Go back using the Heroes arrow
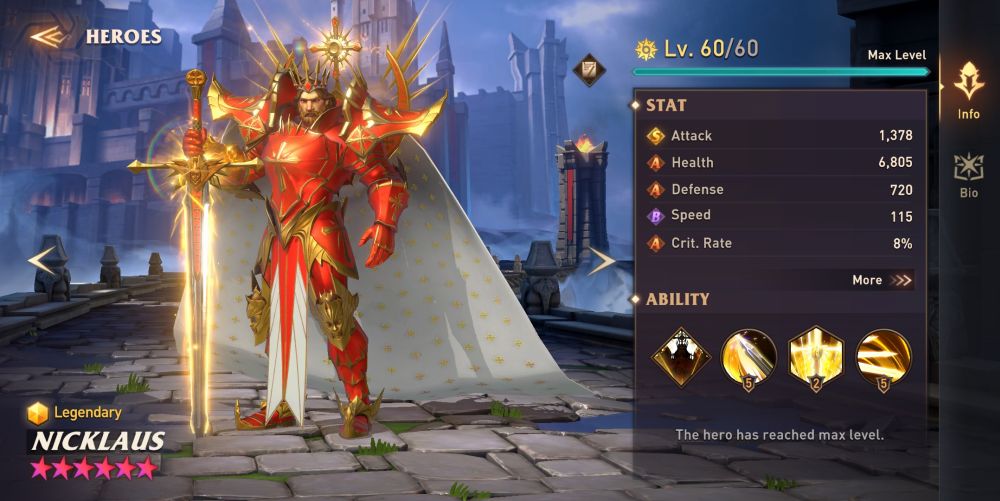The height and width of the screenshot is (501, 1000). (x=46, y=37)
